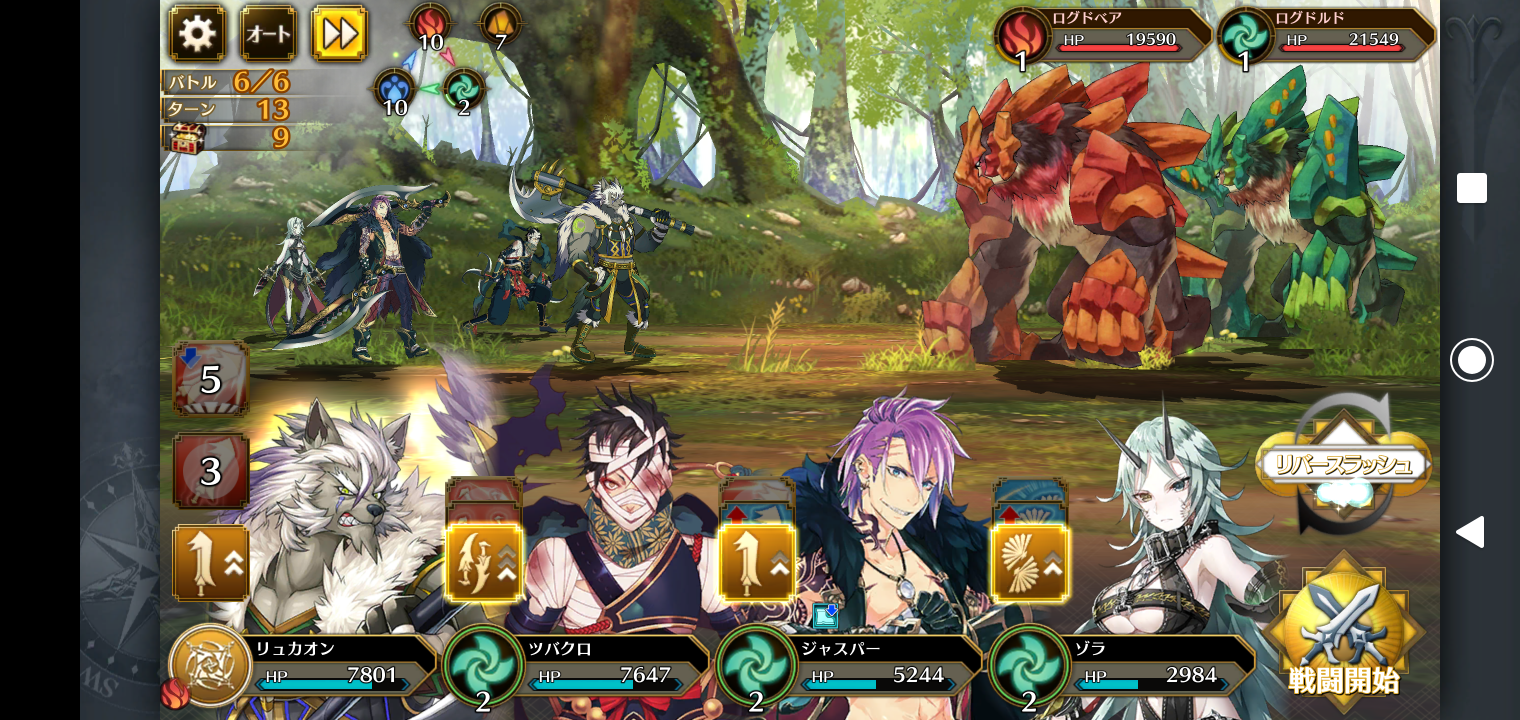Screen dimensions: 1520x720
Task: Activate the fast-forward speed button
Action: pyautogui.click(x=339, y=33)
